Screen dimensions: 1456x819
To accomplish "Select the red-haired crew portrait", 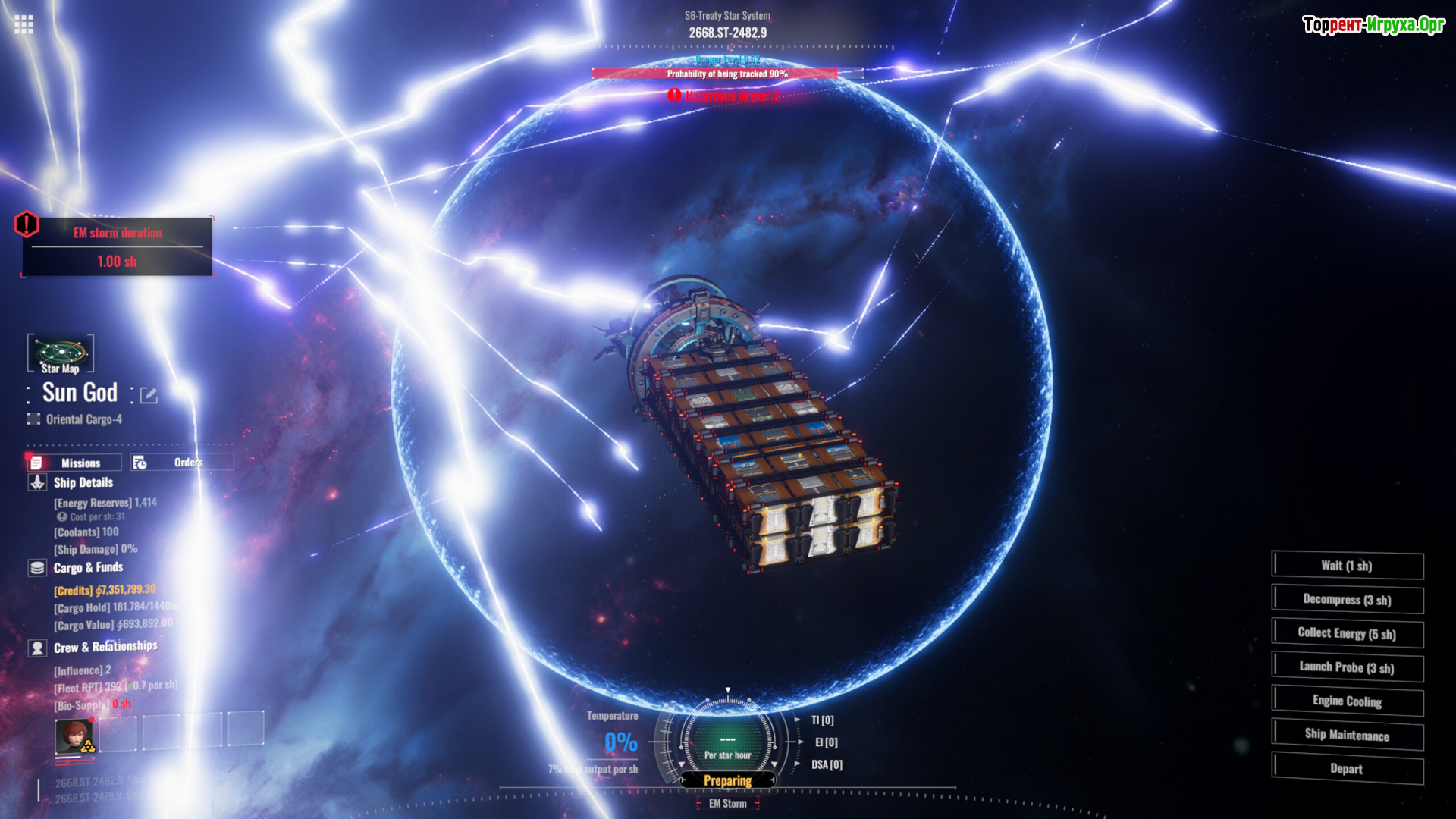I will point(74,735).
